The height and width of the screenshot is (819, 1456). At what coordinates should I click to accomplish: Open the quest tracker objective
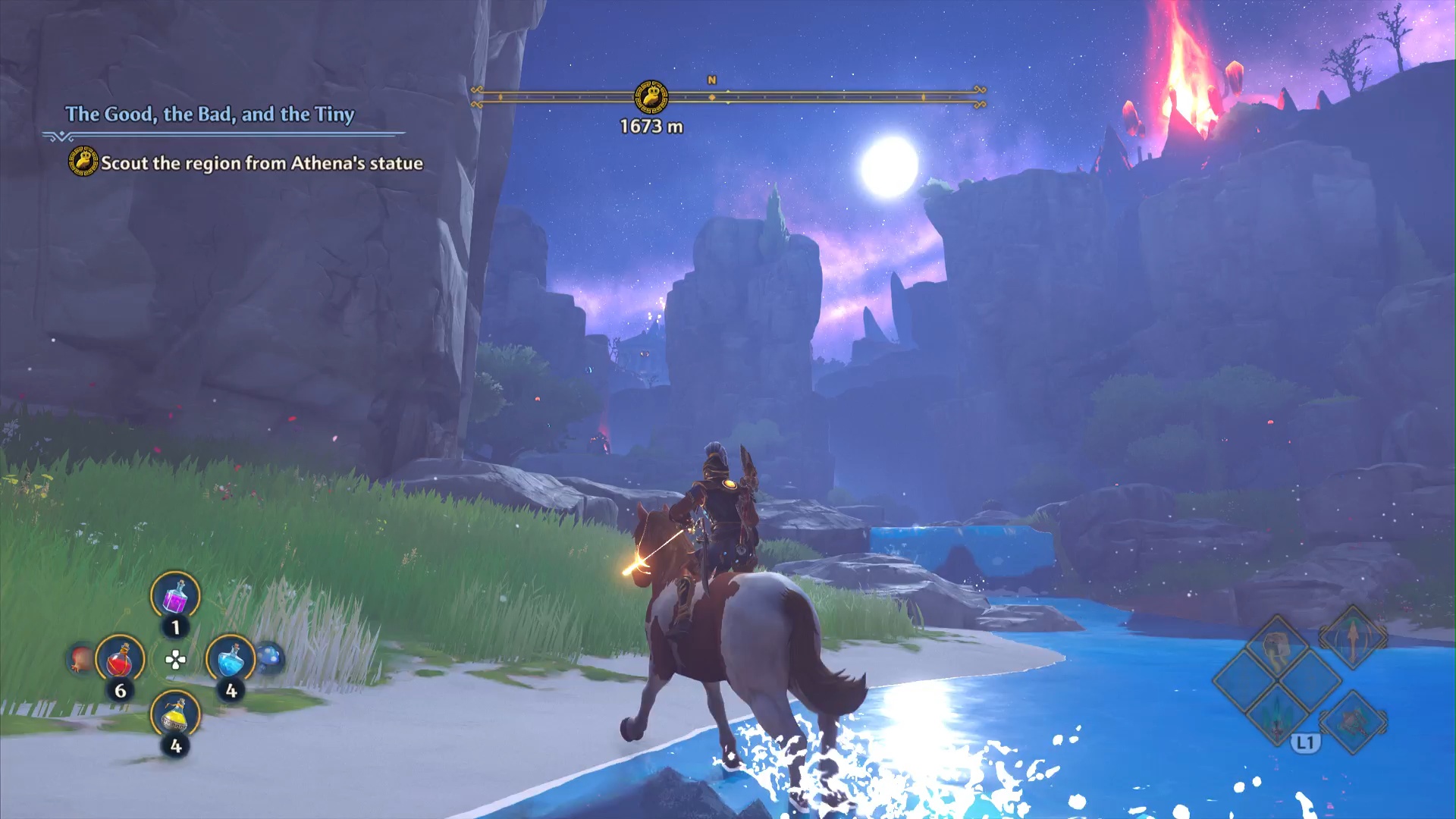(x=262, y=163)
